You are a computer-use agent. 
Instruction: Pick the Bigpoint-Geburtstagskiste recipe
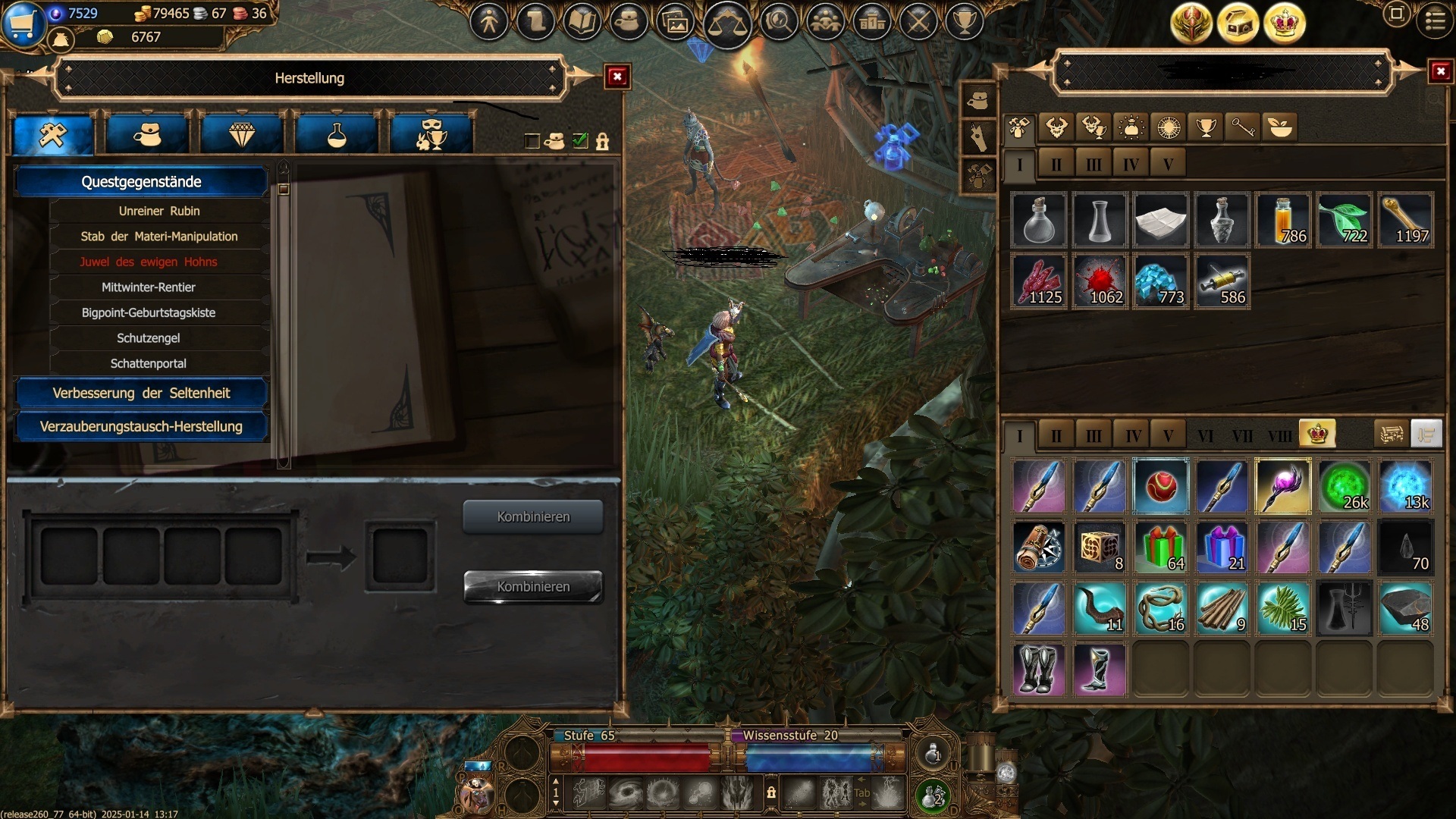(149, 312)
